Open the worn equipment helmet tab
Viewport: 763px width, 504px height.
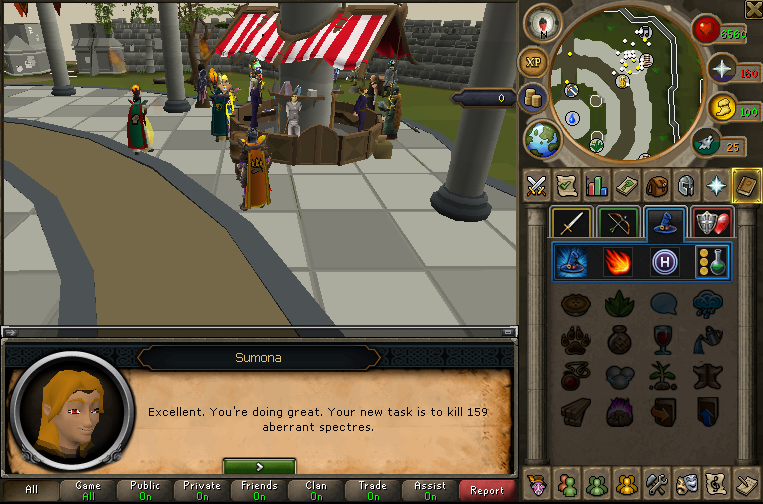click(685, 185)
